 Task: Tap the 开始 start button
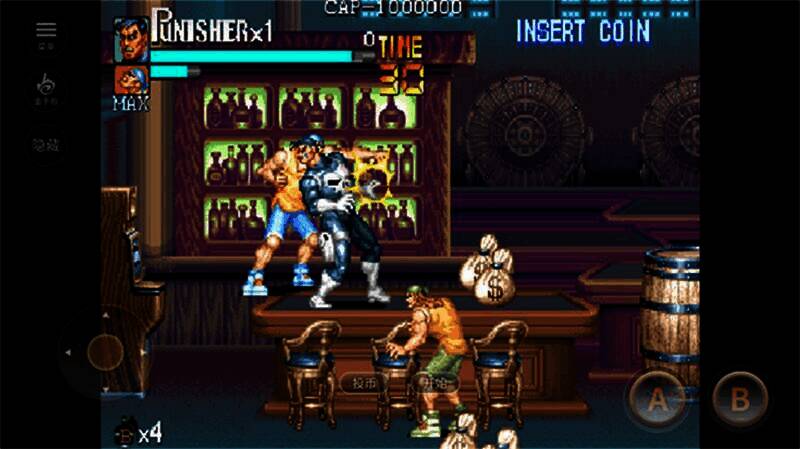click(433, 382)
